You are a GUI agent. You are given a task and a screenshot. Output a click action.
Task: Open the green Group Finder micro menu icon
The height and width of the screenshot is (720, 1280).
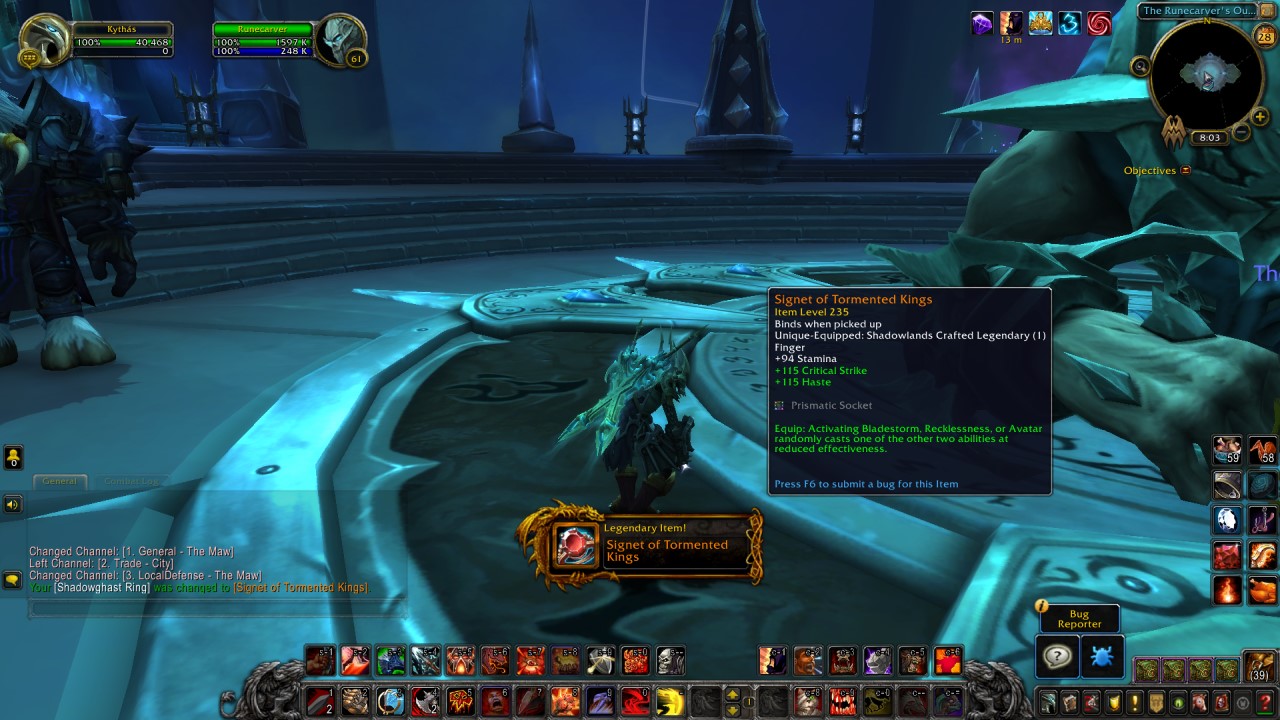[x=1177, y=702]
